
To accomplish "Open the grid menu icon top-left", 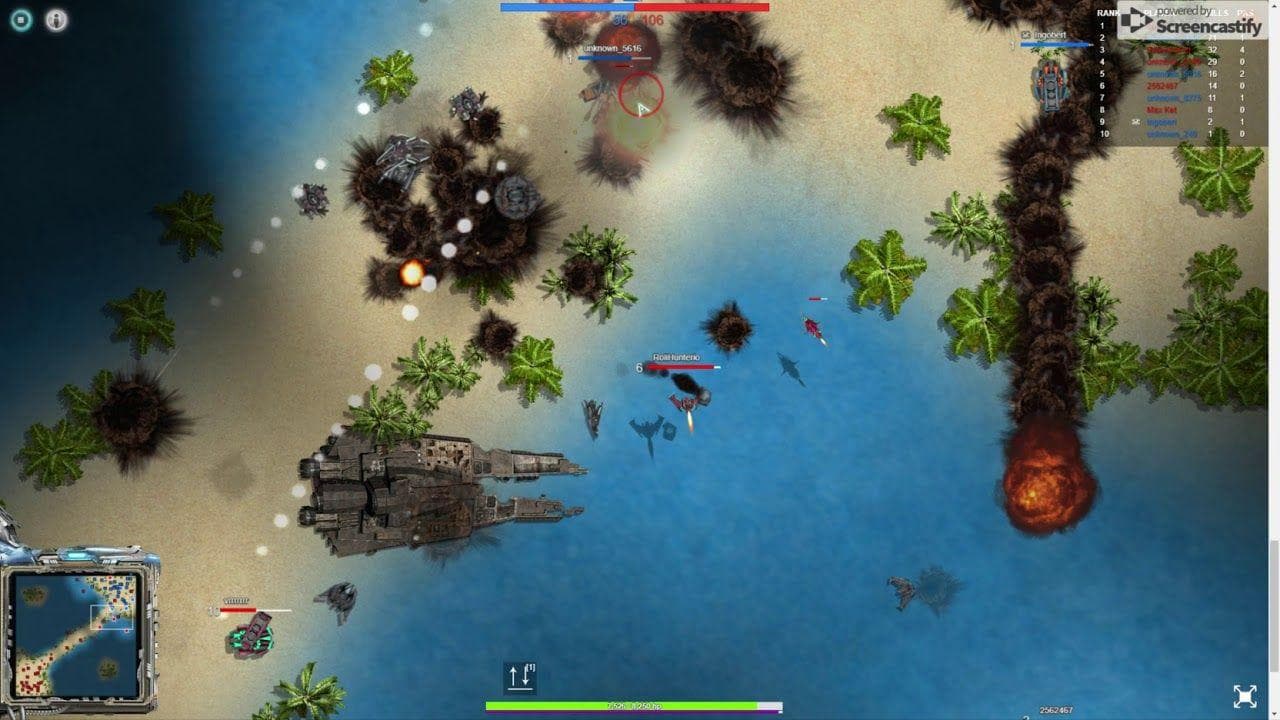I will [20, 20].
